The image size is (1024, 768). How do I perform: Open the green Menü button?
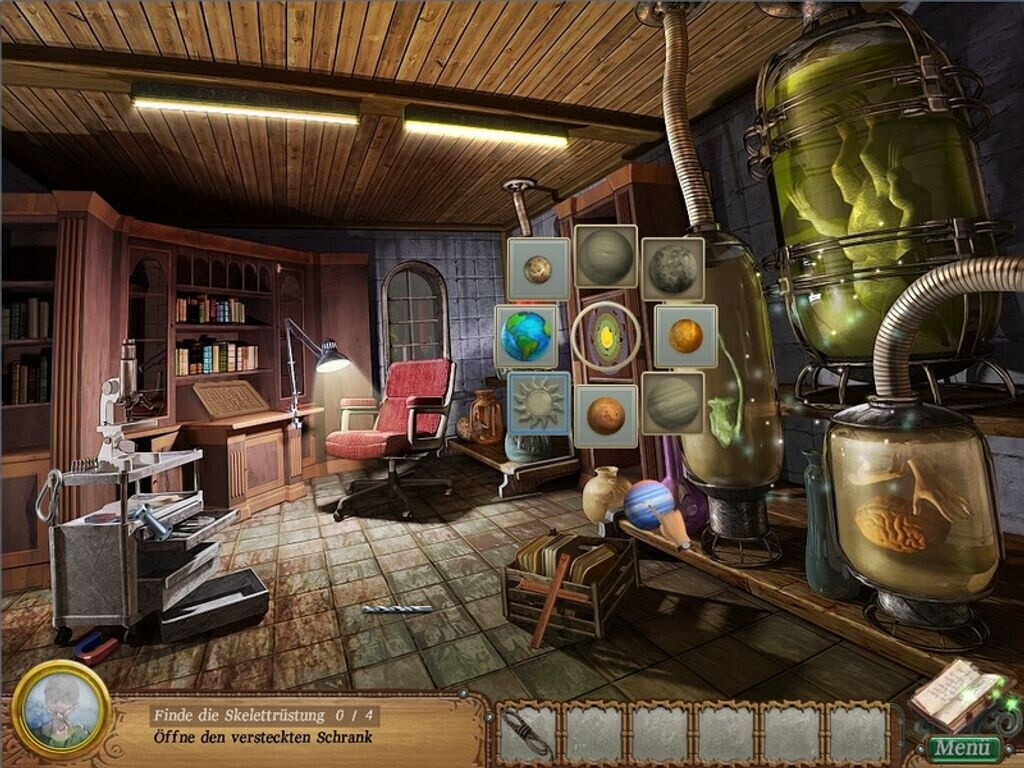(x=963, y=748)
